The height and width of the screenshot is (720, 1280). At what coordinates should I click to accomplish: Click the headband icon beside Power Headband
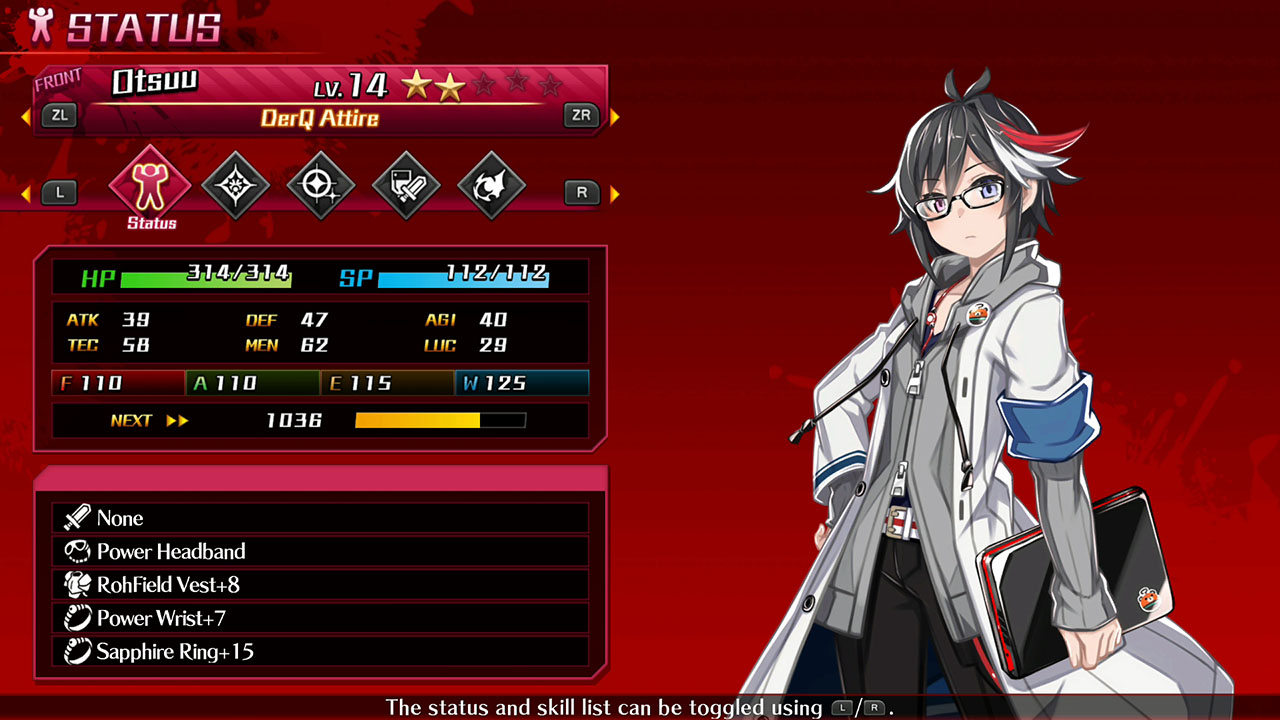[x=77, y=551]
